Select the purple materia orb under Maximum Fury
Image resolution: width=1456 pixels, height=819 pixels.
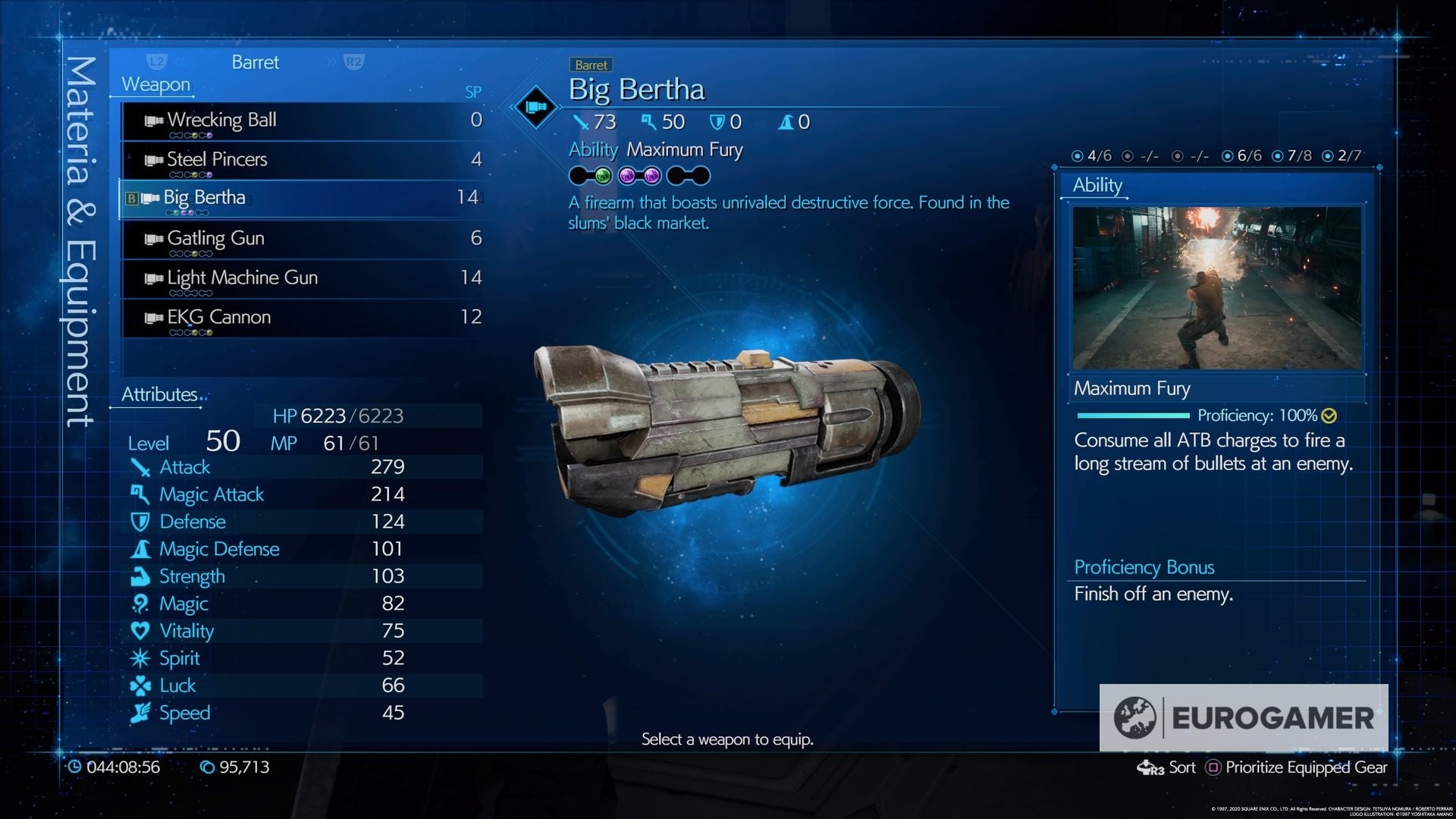click(628, 176)
